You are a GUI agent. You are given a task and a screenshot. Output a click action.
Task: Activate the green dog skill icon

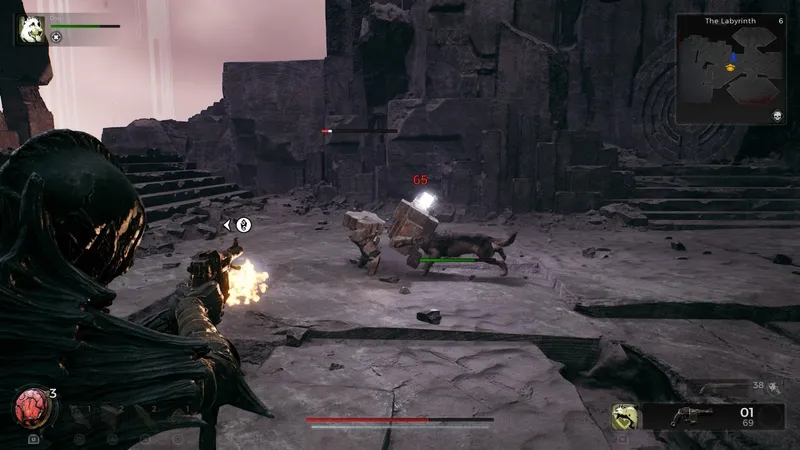625,416
